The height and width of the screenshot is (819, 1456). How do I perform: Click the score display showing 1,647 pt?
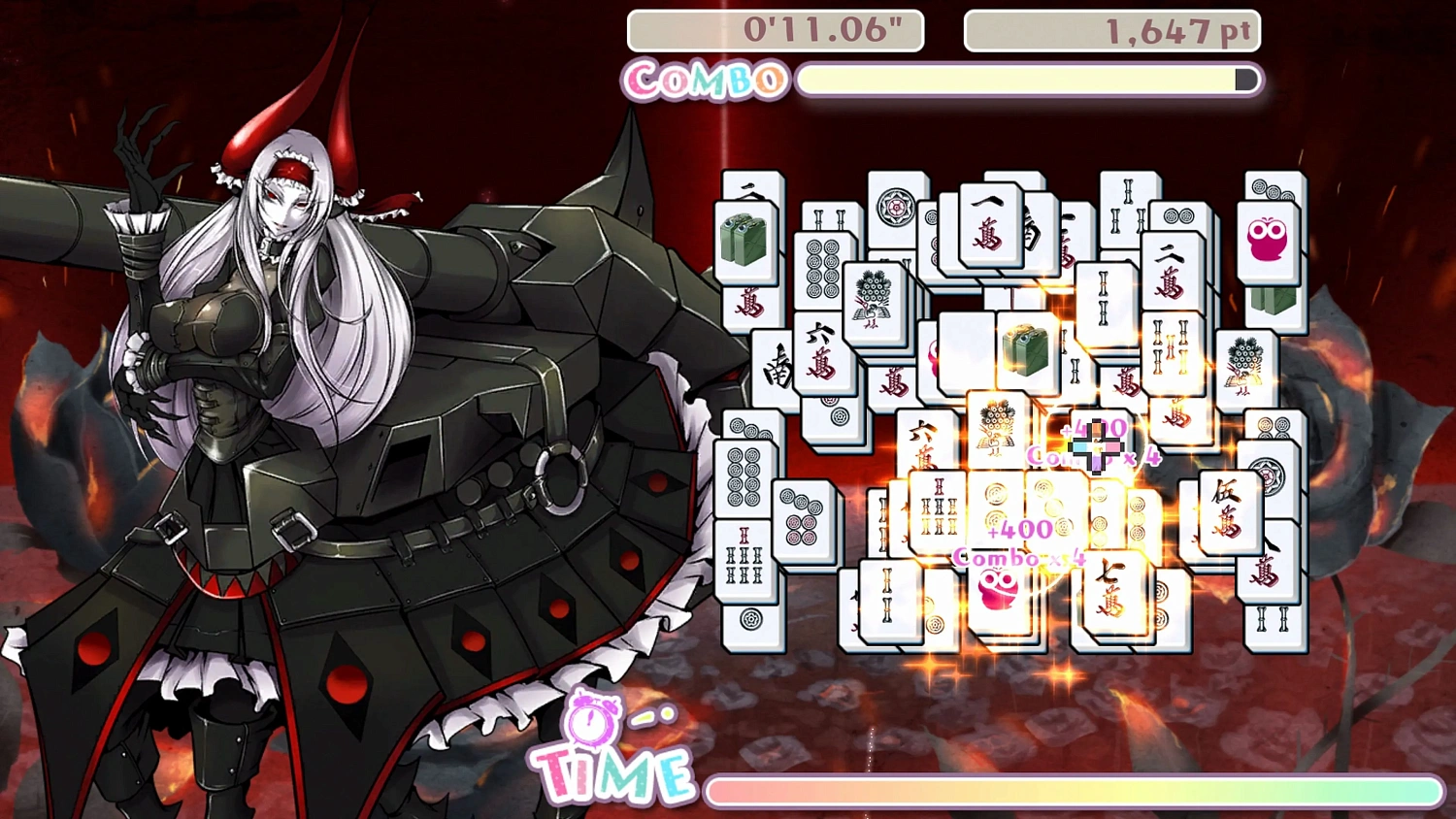(x=1111, y=30)
